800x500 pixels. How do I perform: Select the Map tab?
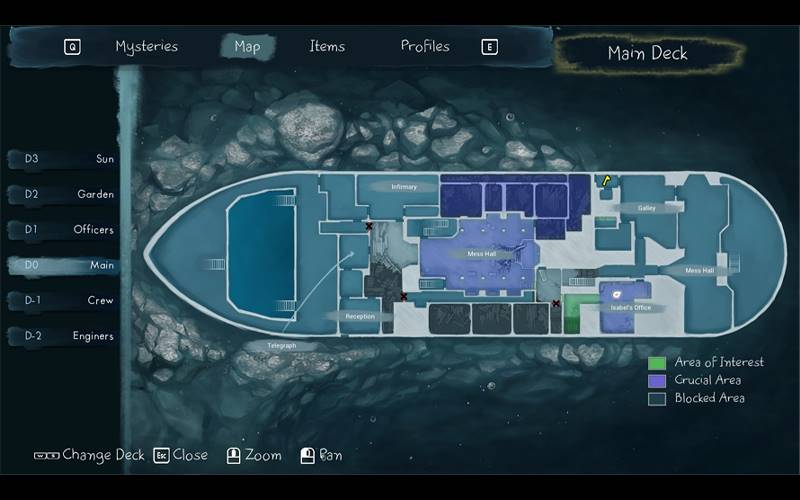(247, 47)
